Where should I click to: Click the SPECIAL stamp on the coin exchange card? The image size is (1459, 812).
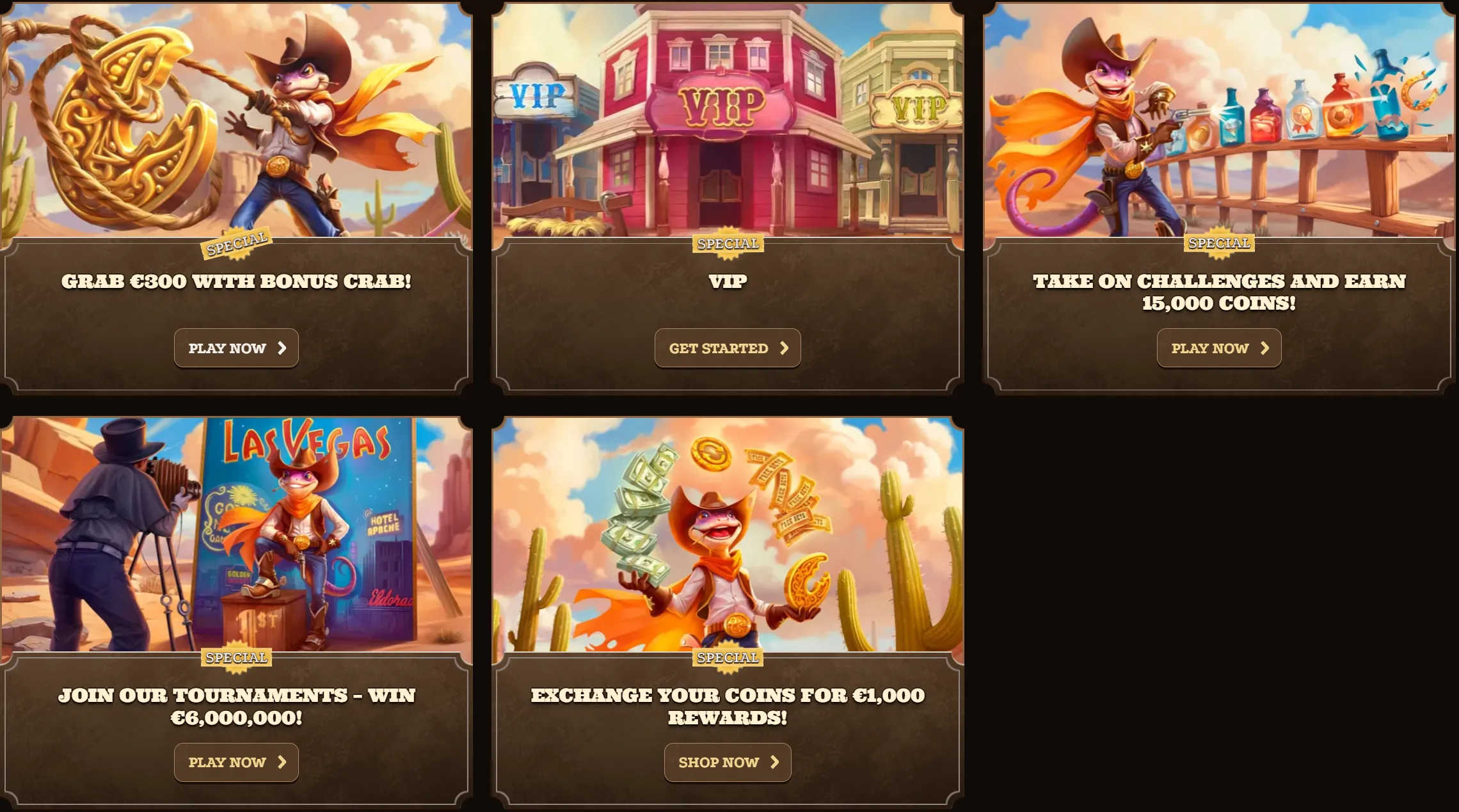point(728,657)
